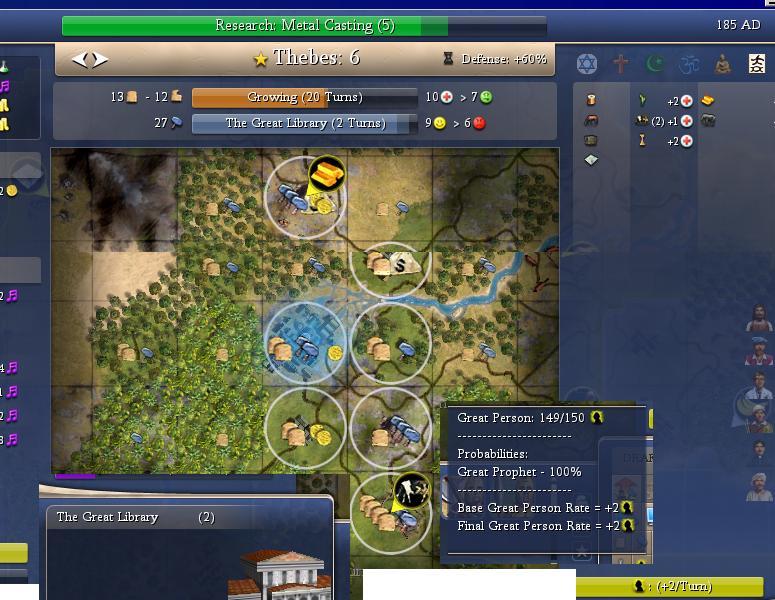Go to the previous city with left arrow
Viewport: 775px width, 600px height.
80,60
